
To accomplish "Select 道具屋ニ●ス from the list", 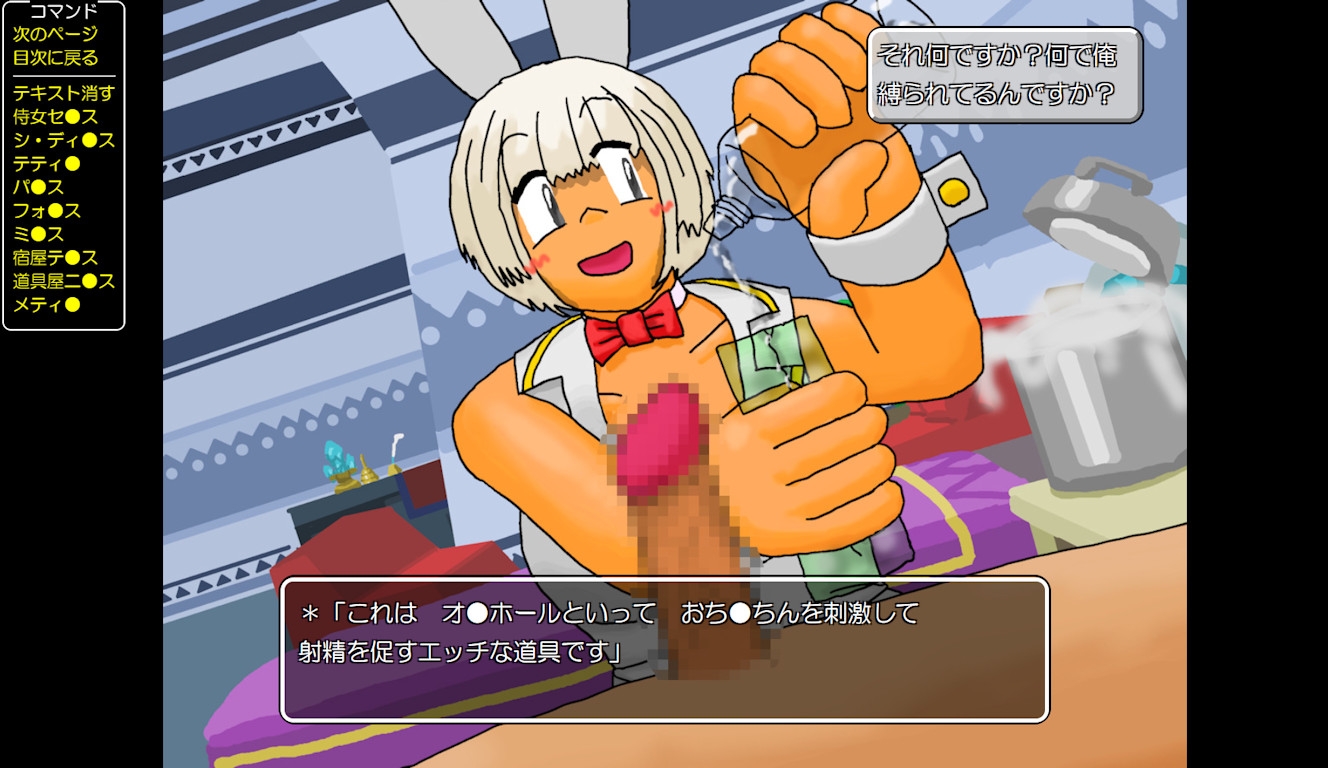I will (x=63, y=281).
